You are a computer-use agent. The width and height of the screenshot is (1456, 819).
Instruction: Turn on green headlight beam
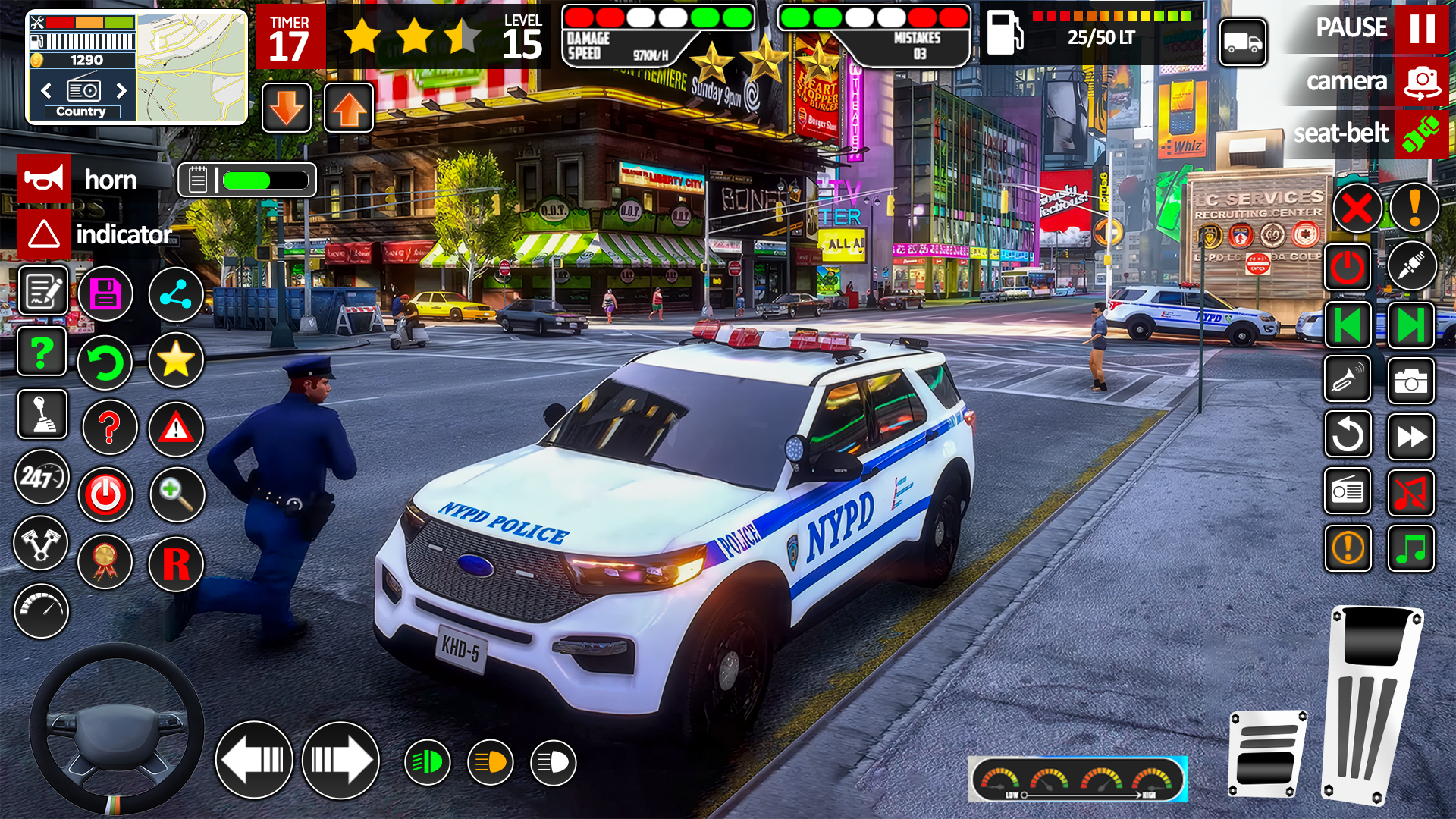428,762
